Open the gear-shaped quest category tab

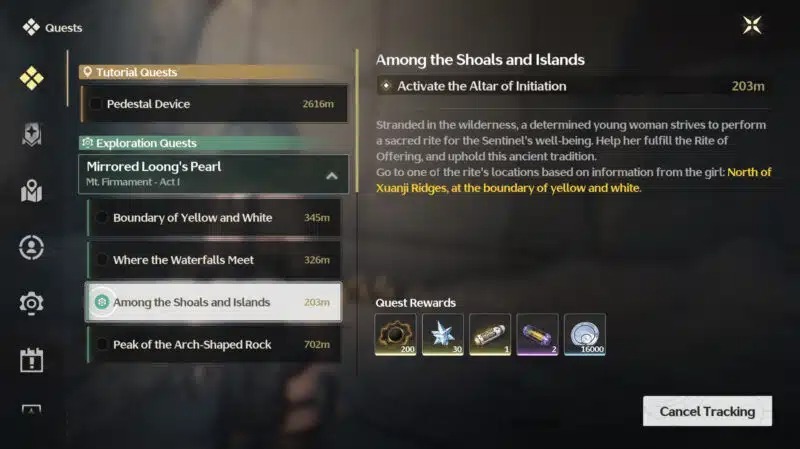pyautogui.click(x=32, y=302)
